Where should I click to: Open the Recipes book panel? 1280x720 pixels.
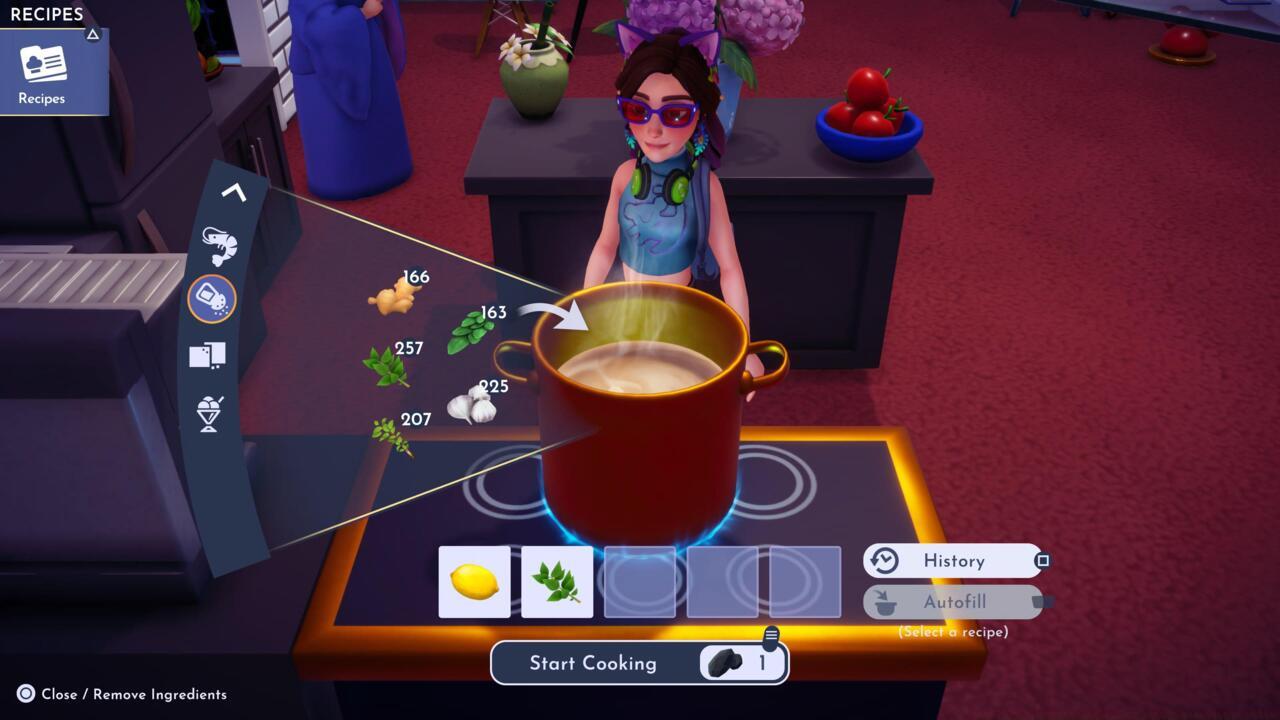point(42,71)
